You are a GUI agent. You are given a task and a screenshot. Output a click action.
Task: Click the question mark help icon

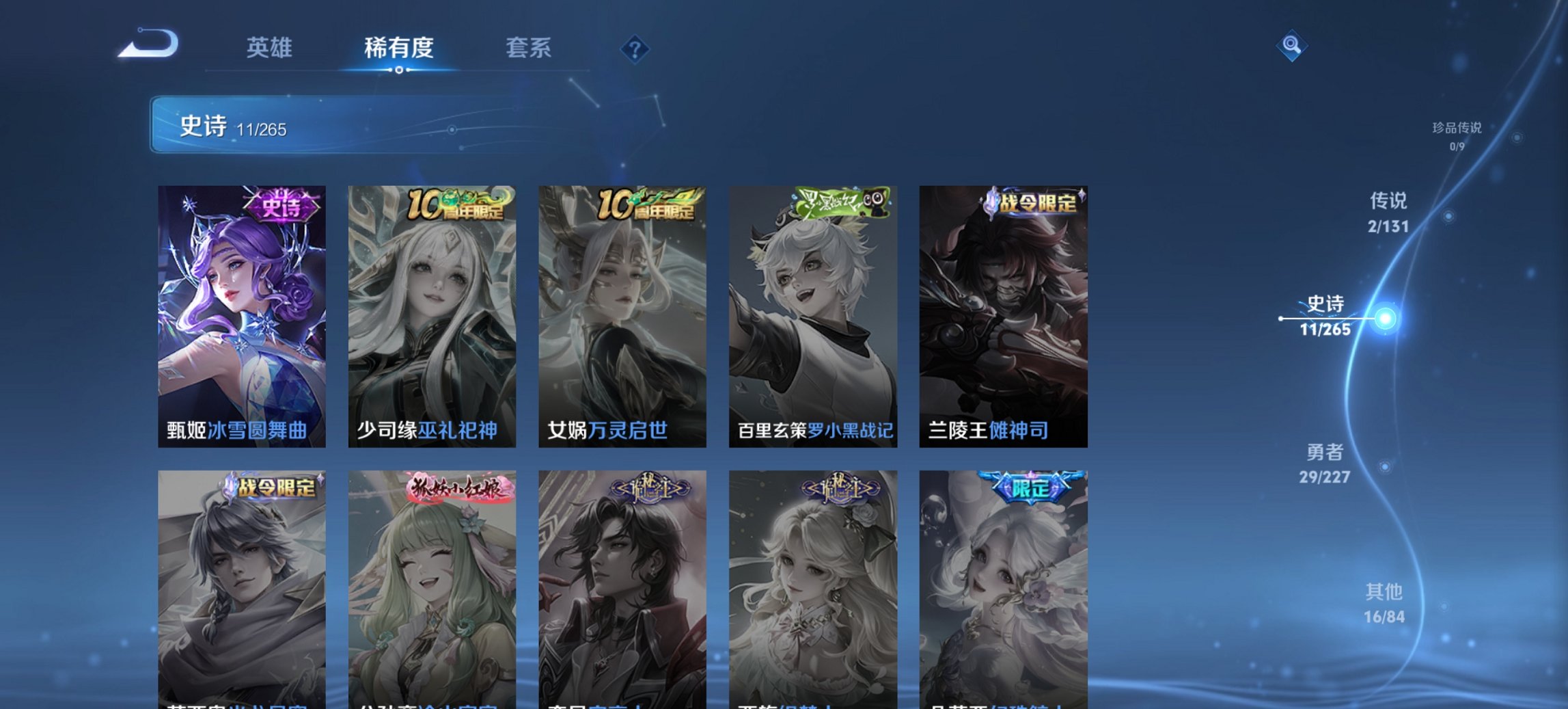tap(635, 49)
